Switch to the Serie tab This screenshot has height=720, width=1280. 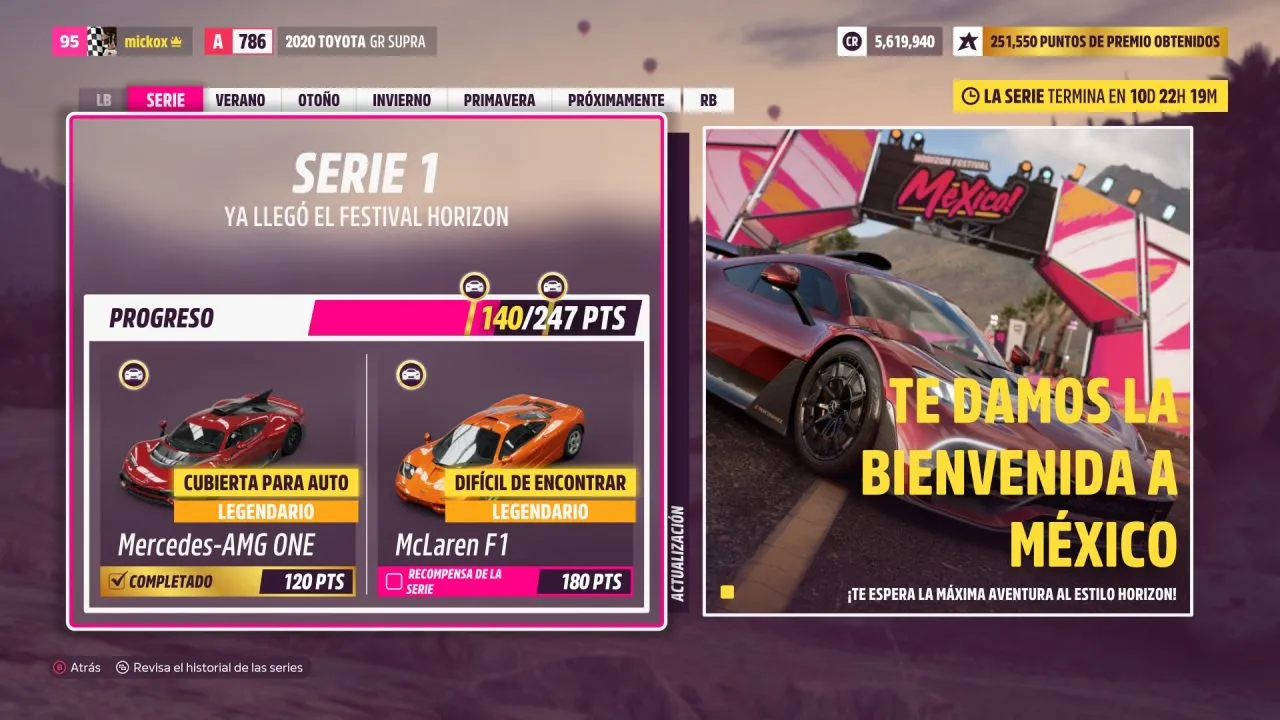165,100
